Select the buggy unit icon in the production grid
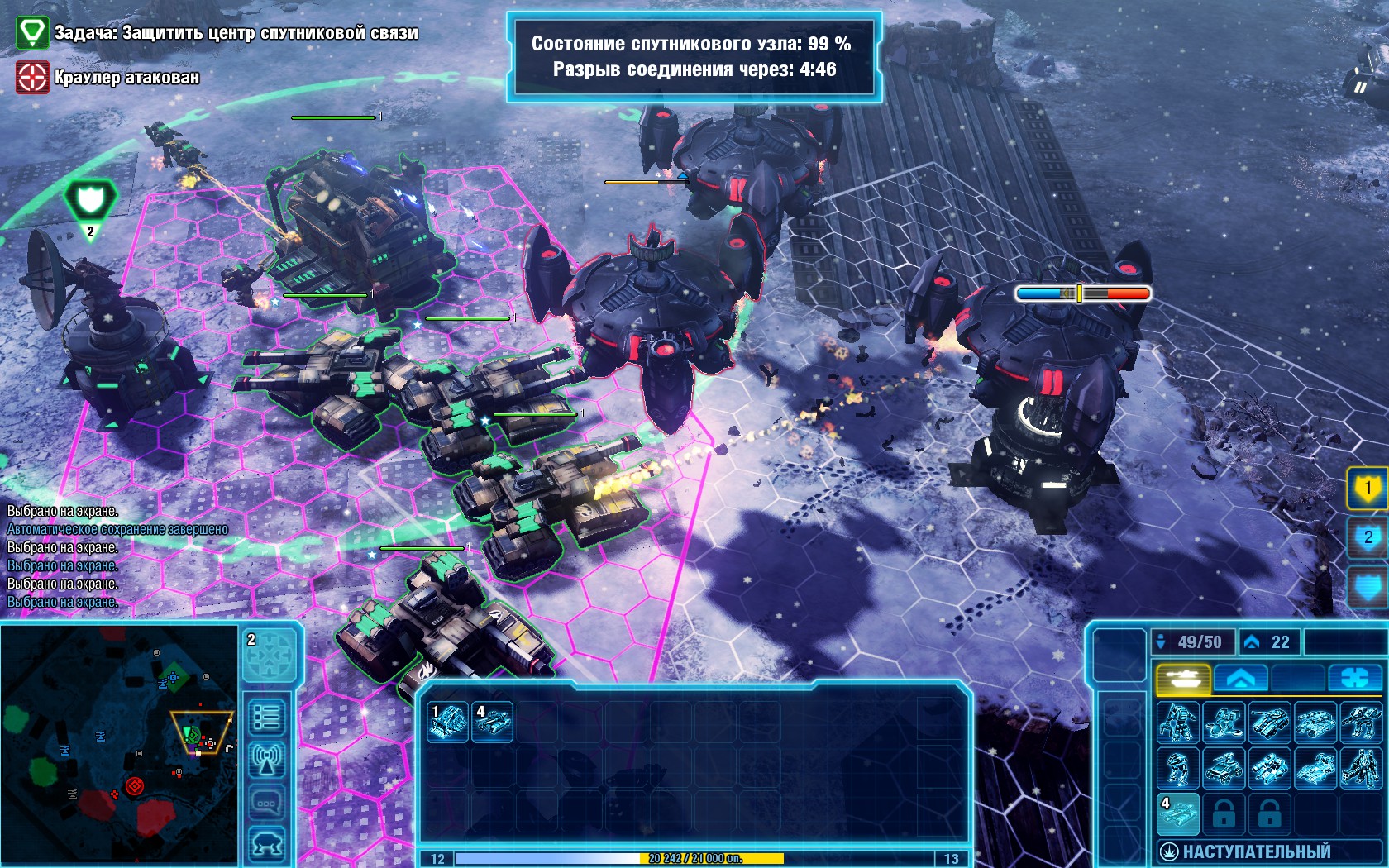 (1223, 769)
